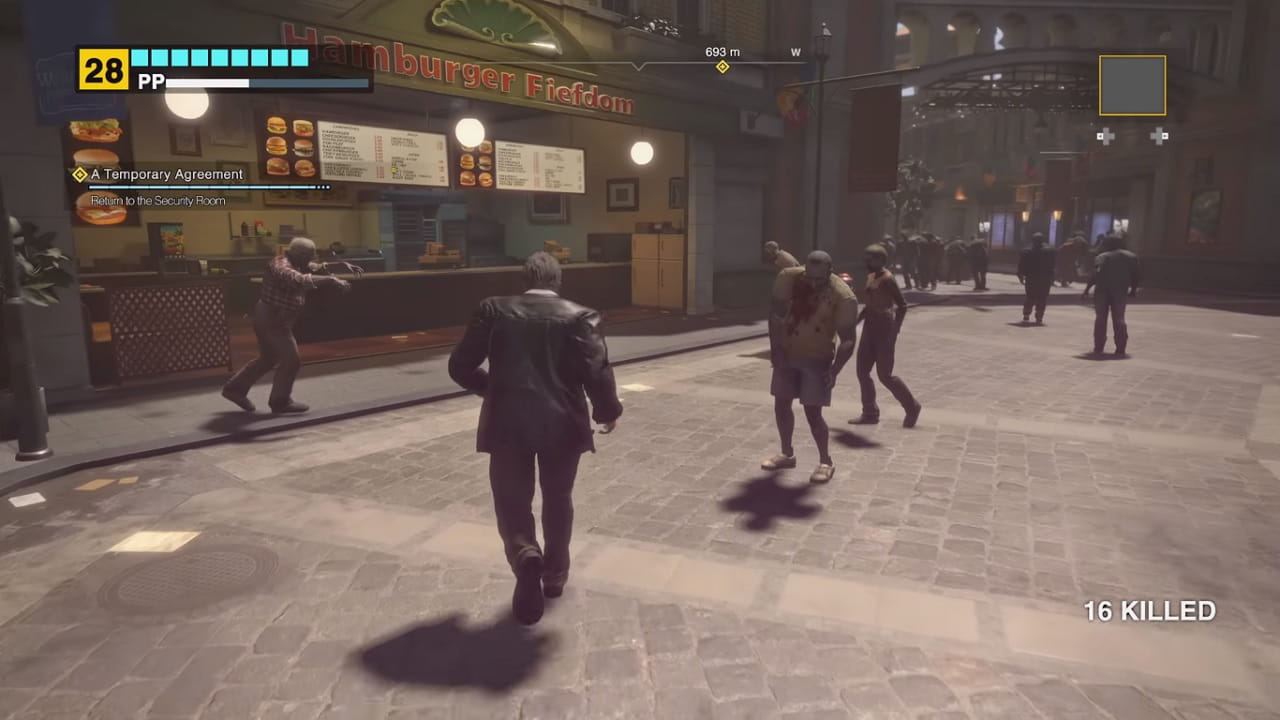Select the Hamburger Fiefdom sign text
Viewport: 1280px width, 720px height.
coord(460,70)
